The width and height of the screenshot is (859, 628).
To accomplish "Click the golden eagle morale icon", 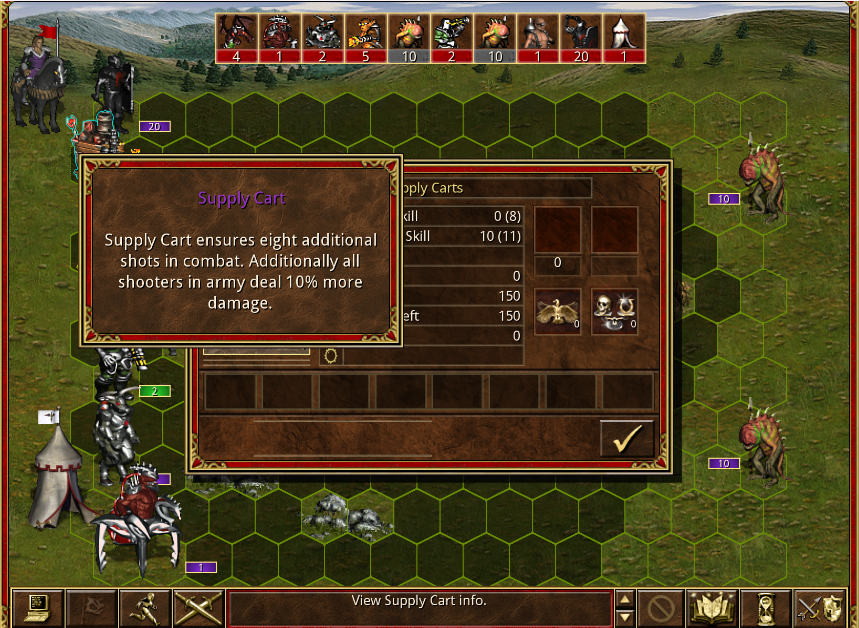I will pos(558,311).
